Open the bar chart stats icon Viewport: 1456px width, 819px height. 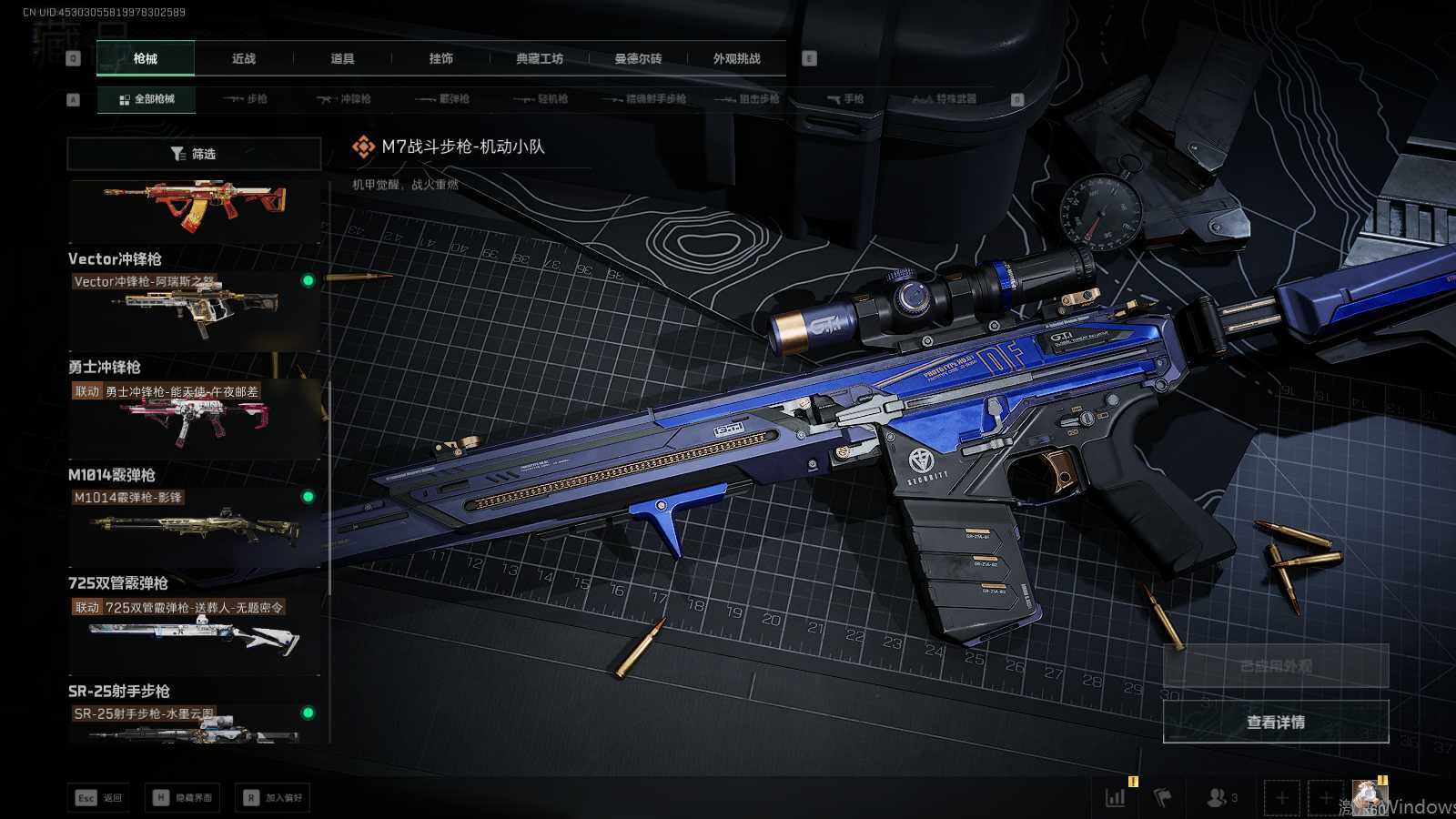(x=1116, y=797)
